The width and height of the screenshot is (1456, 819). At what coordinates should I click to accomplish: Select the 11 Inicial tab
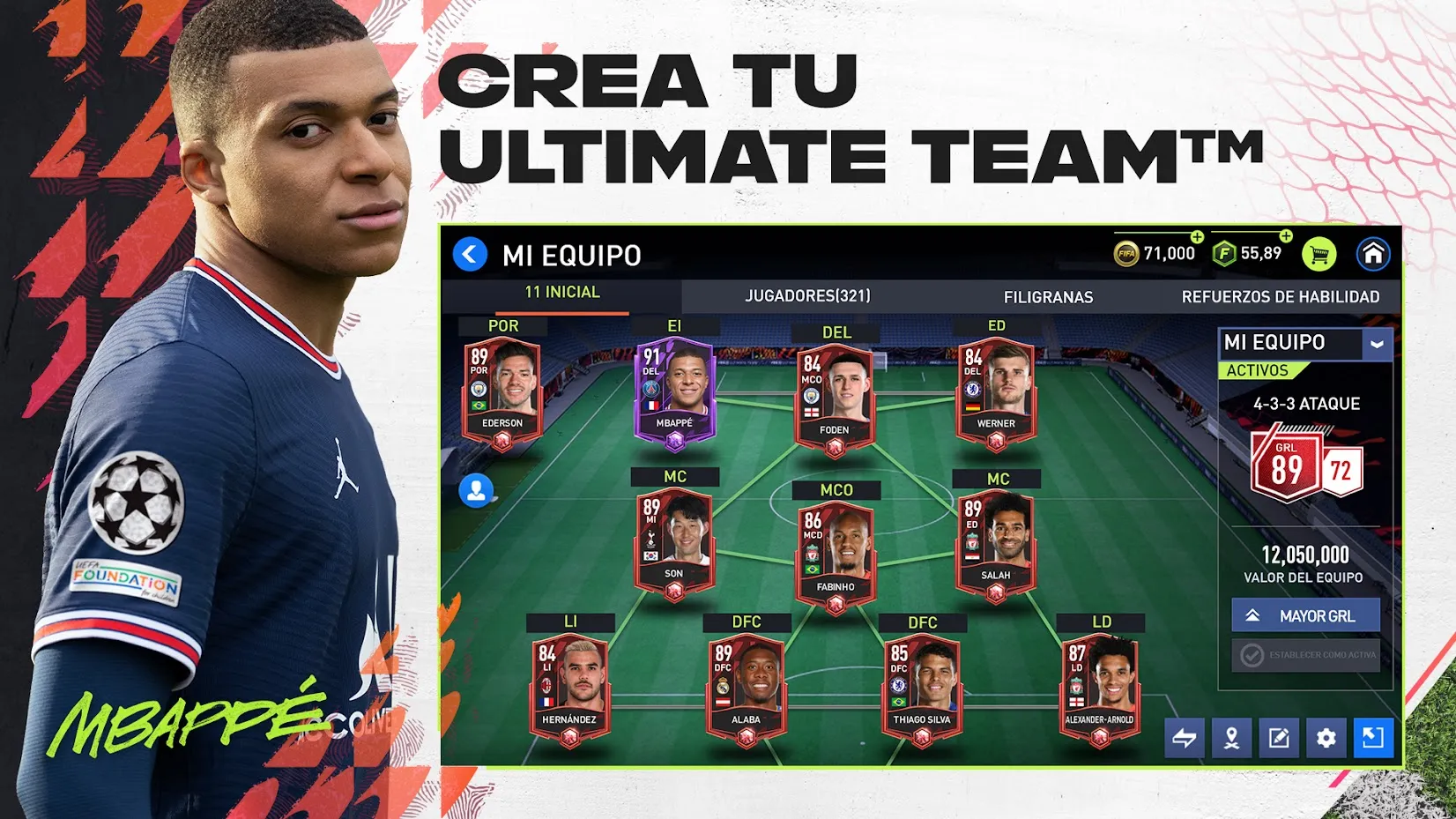point(561,293)
